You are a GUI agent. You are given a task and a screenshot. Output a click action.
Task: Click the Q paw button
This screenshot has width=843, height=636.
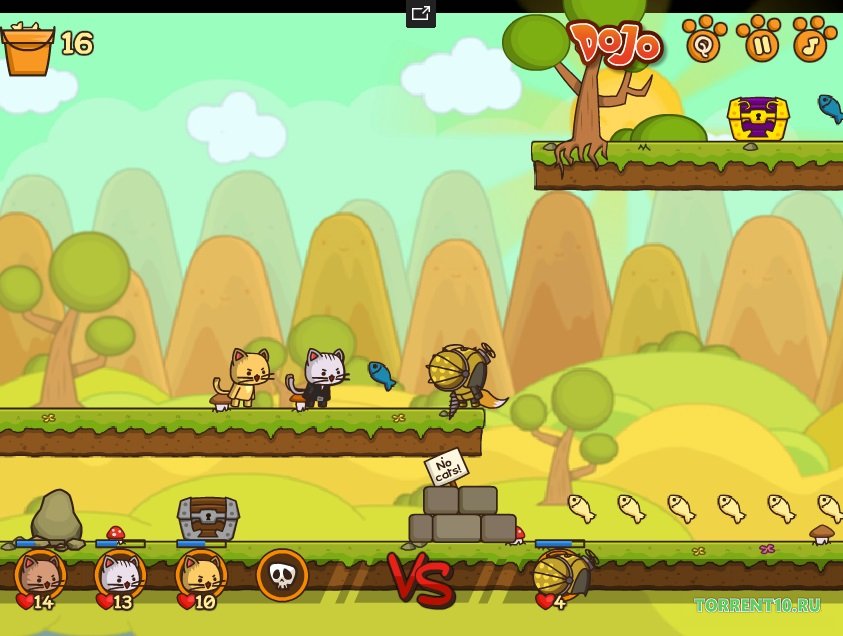click(706, 41)
